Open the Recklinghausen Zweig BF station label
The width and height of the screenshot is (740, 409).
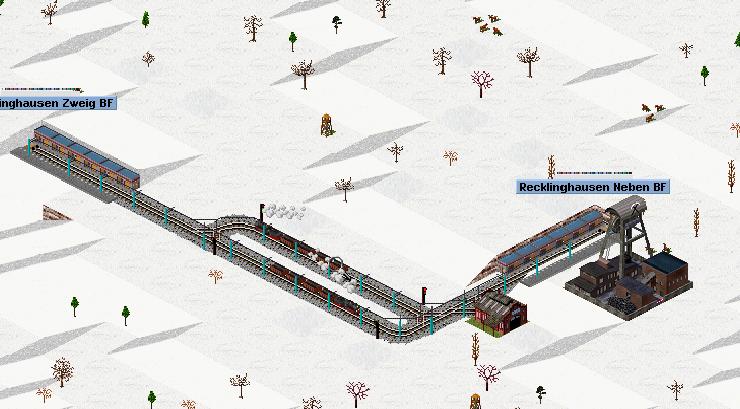58,103
